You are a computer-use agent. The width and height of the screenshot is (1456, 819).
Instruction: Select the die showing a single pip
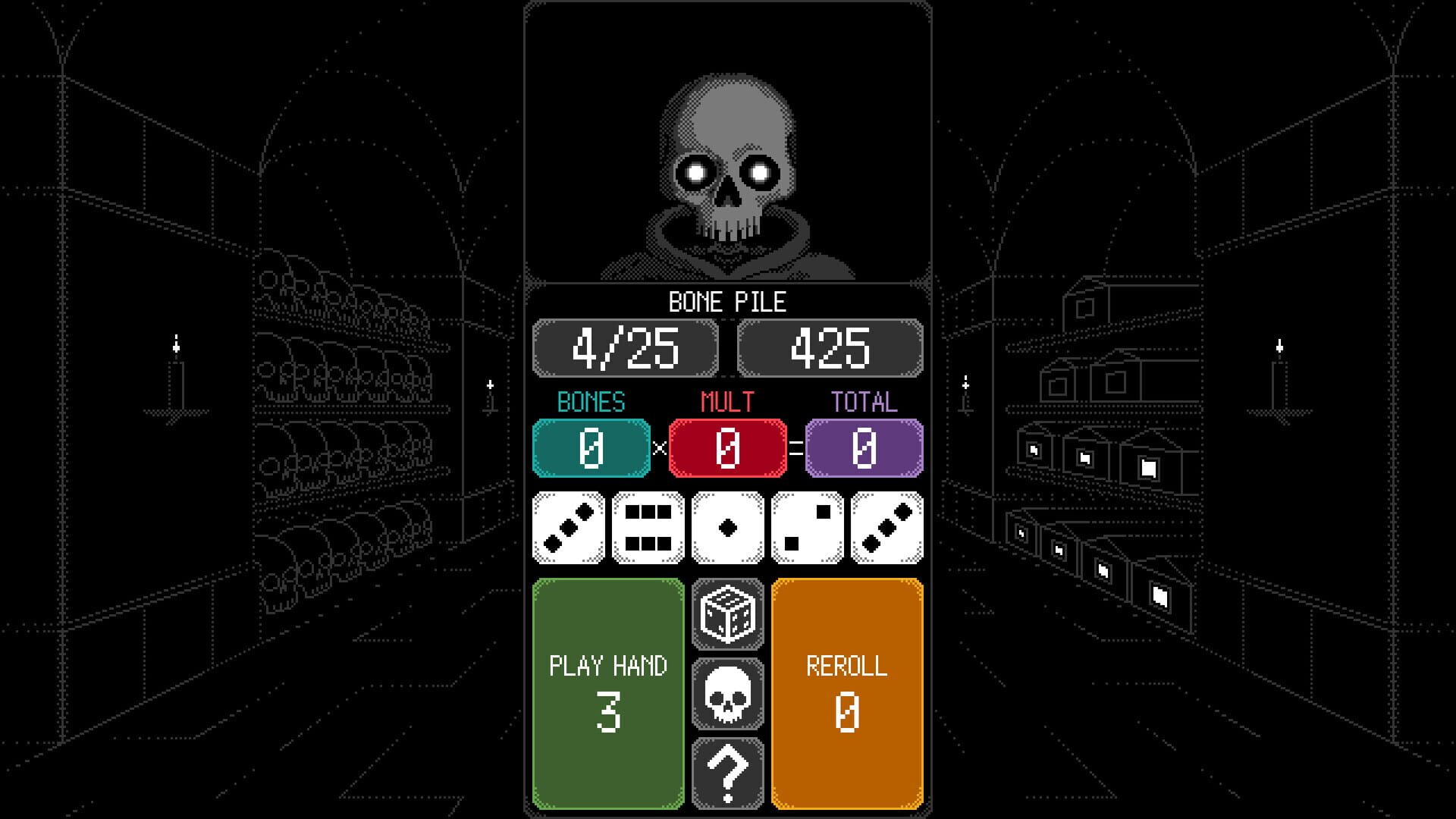click(728, 527)
